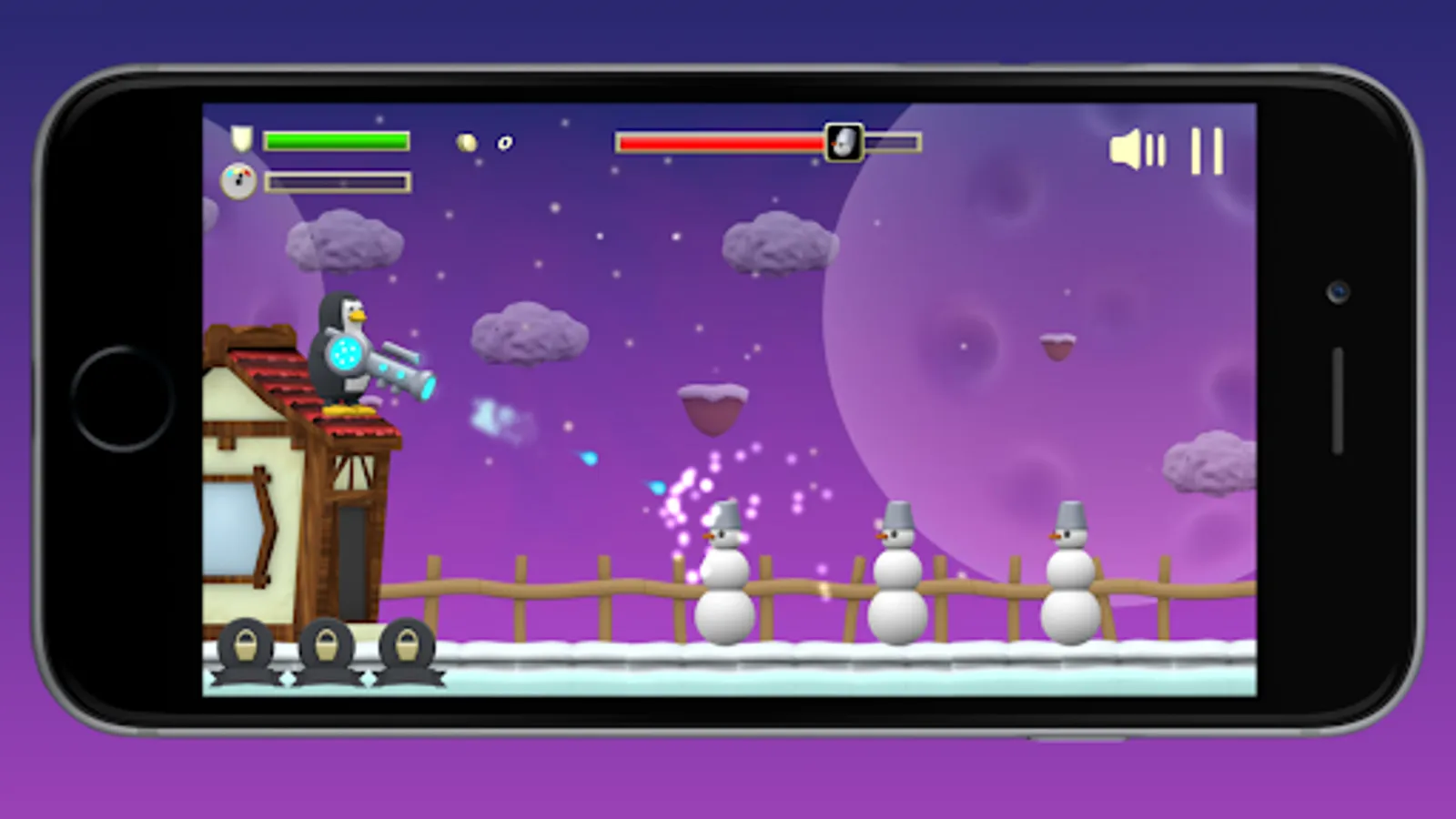Tap the middle bucket badge icon
This screenshot has width=1456, height=819.
pos(328,648)
